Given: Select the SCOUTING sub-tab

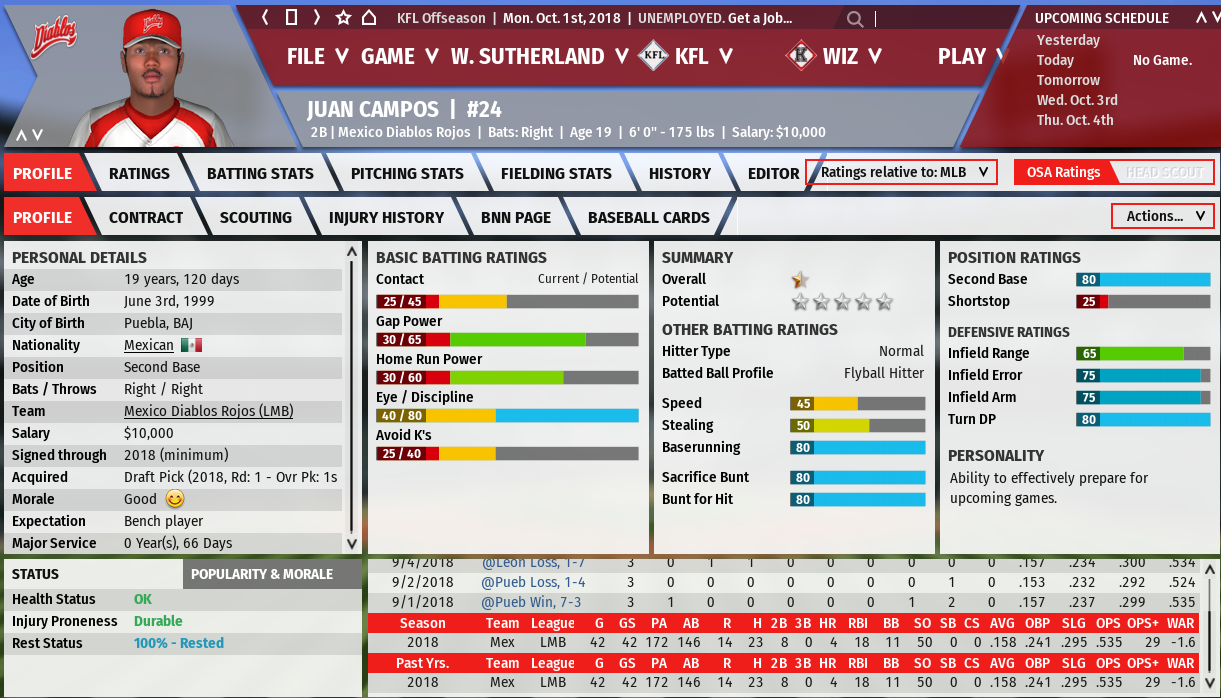Looking at the screenshot, I should 256,217.
